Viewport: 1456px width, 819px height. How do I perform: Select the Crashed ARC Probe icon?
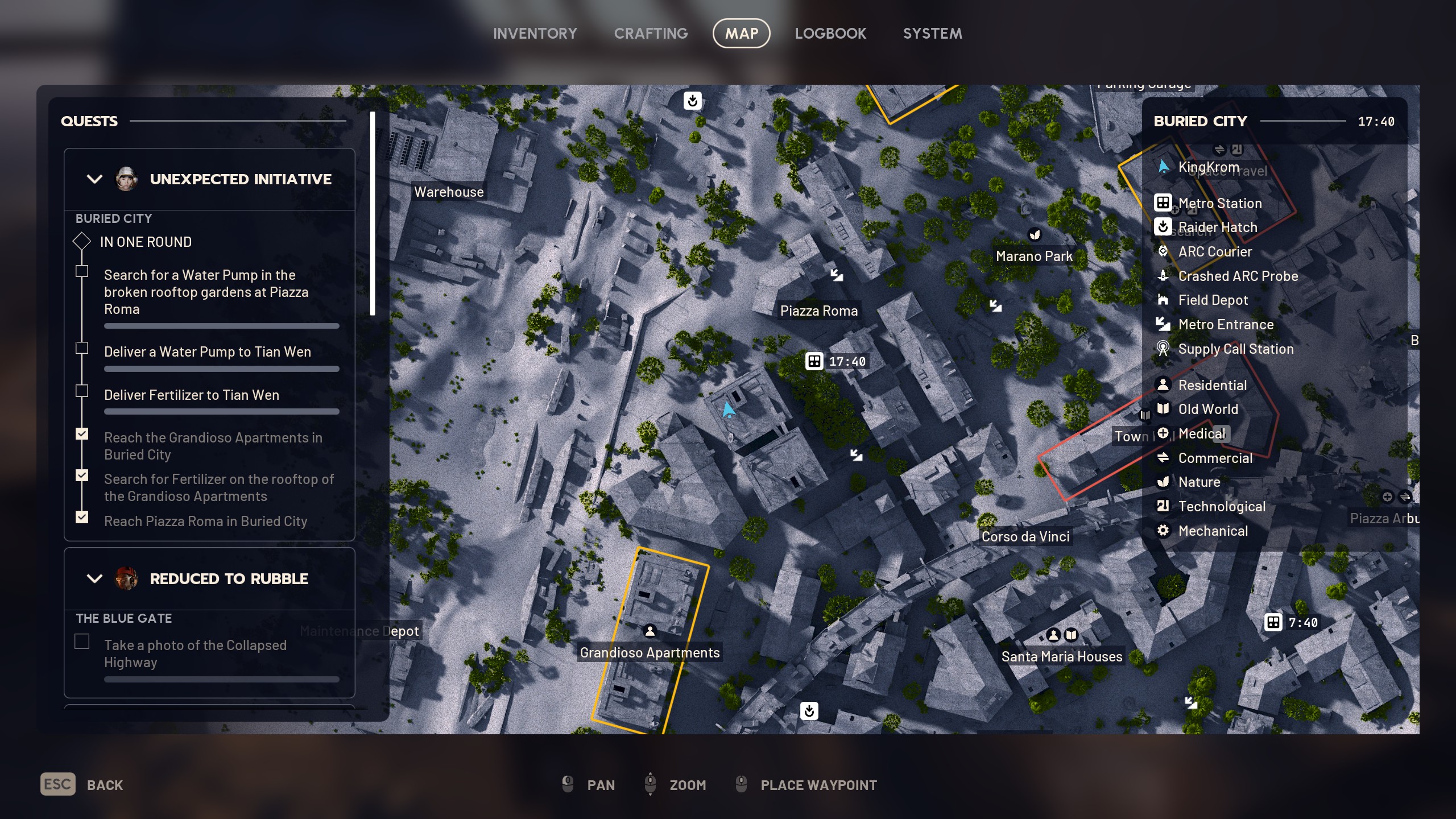1164,276
